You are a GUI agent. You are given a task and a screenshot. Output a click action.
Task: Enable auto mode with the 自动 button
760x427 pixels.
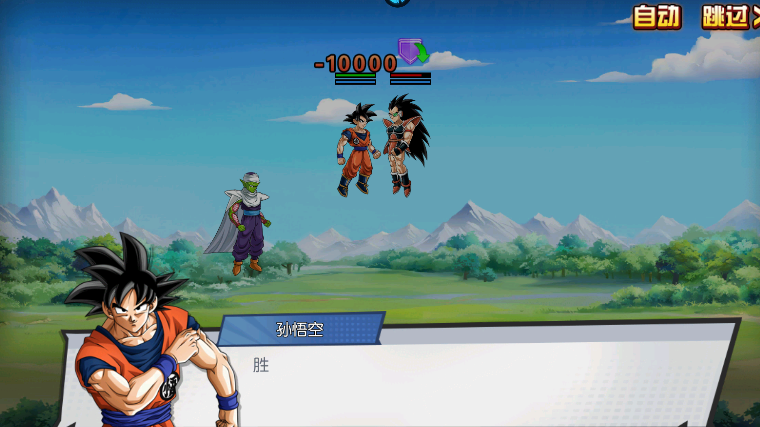(x=657, y=16)
